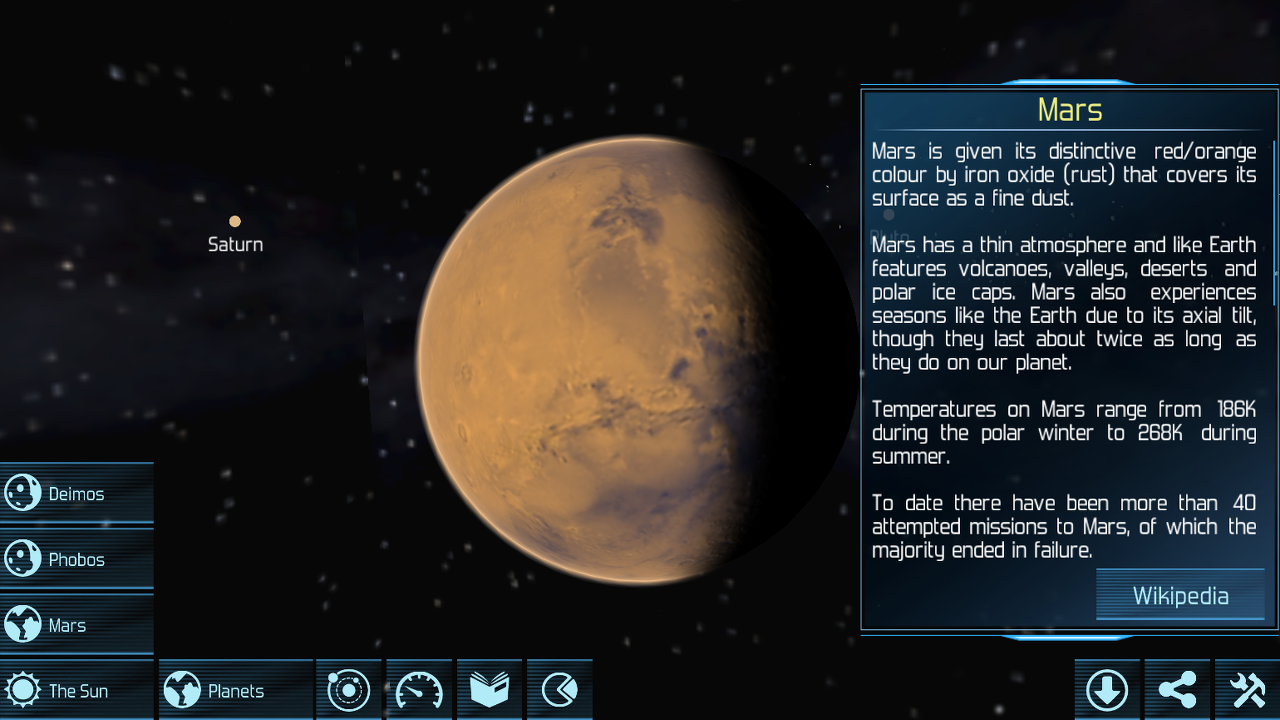
Task: Open the Wikipedia page for Mars
Action: pyautogui.click(x=1180, y=595)
